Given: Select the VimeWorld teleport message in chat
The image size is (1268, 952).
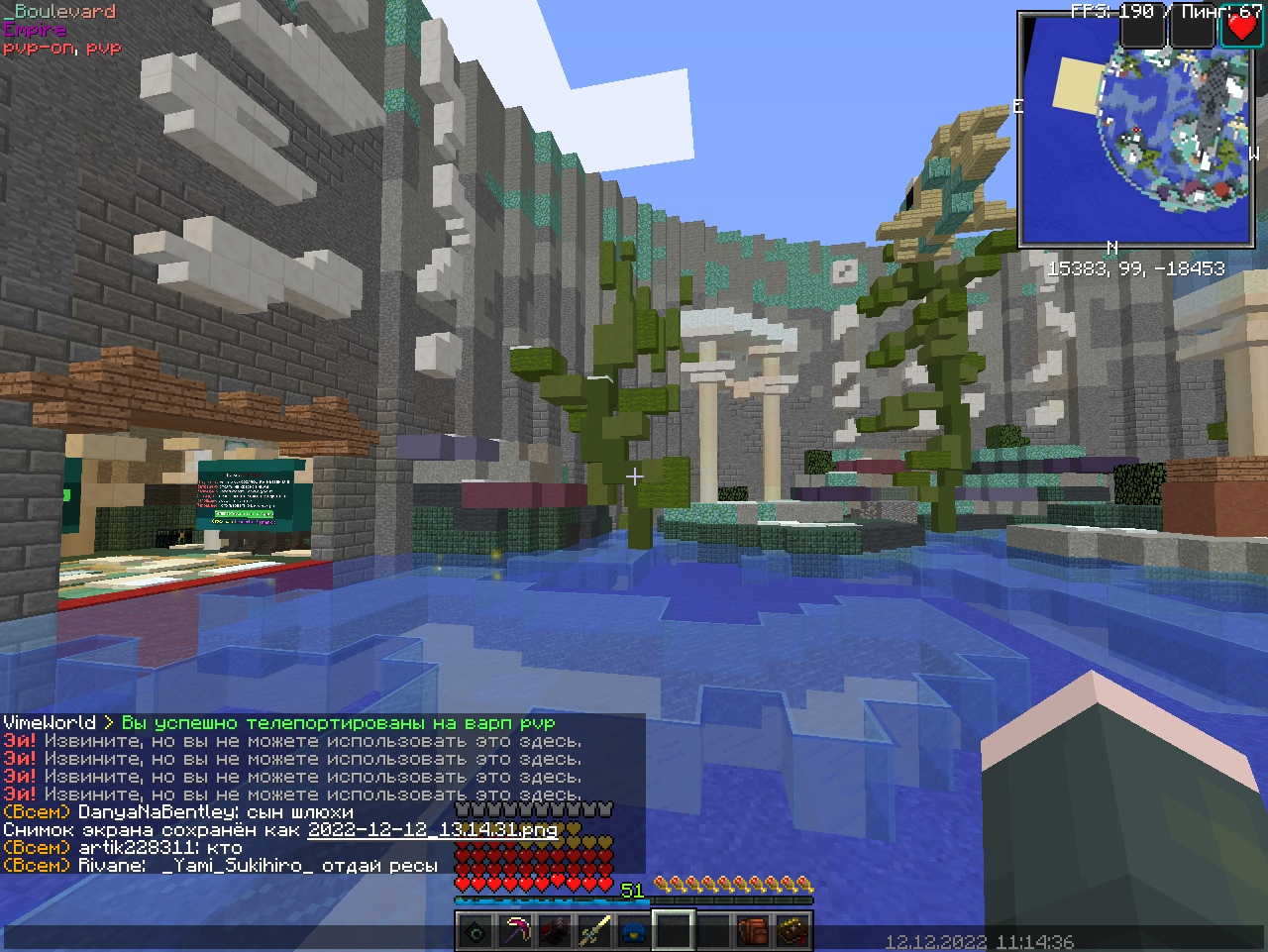Looking at the screenshot, I should (277, 722).
